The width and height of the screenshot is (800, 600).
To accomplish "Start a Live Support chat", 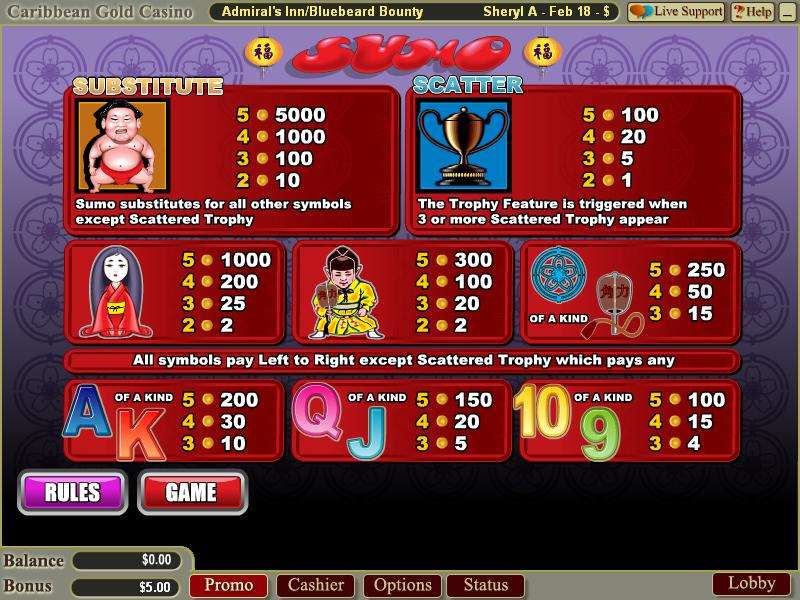I will [x=676, y=12].
